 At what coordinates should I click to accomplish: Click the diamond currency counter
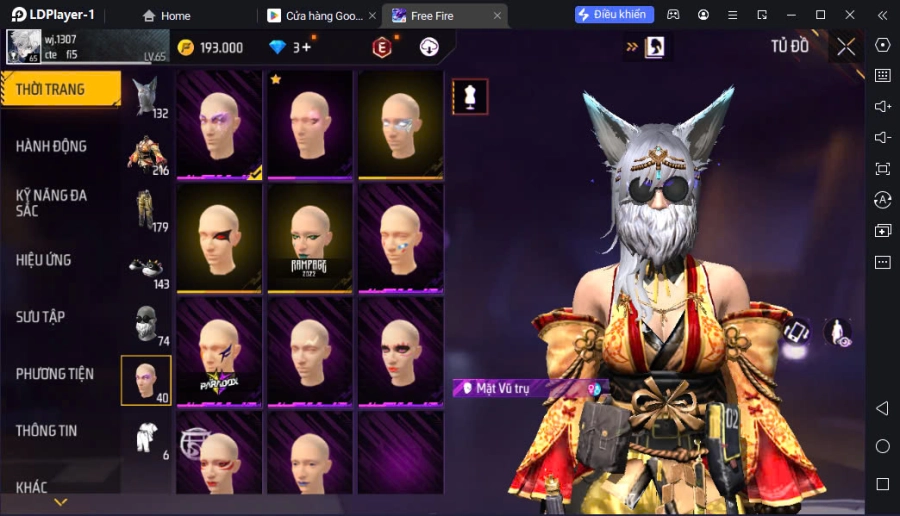coord(290,47)
